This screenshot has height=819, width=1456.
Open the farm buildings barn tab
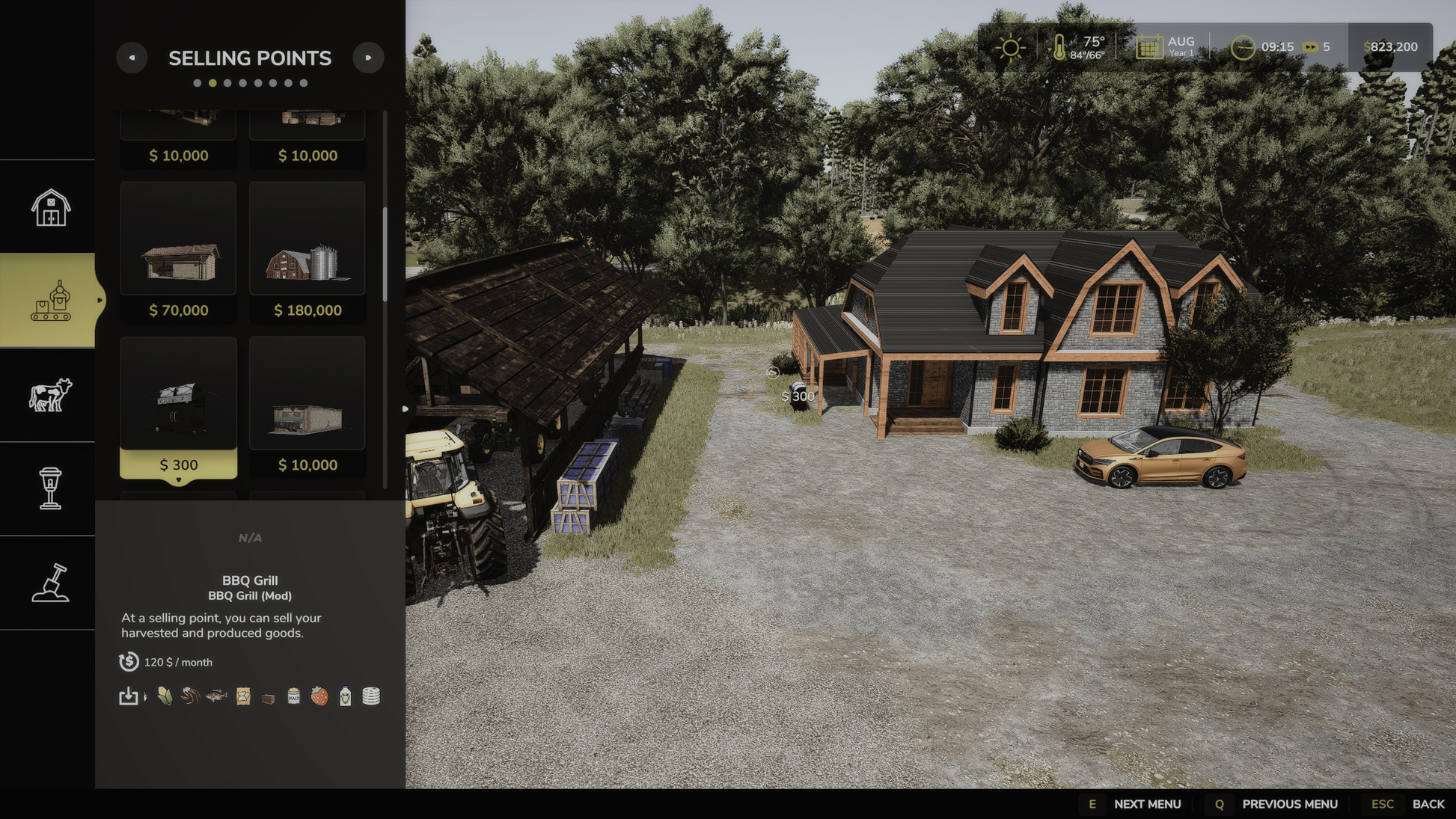(50, 207)
